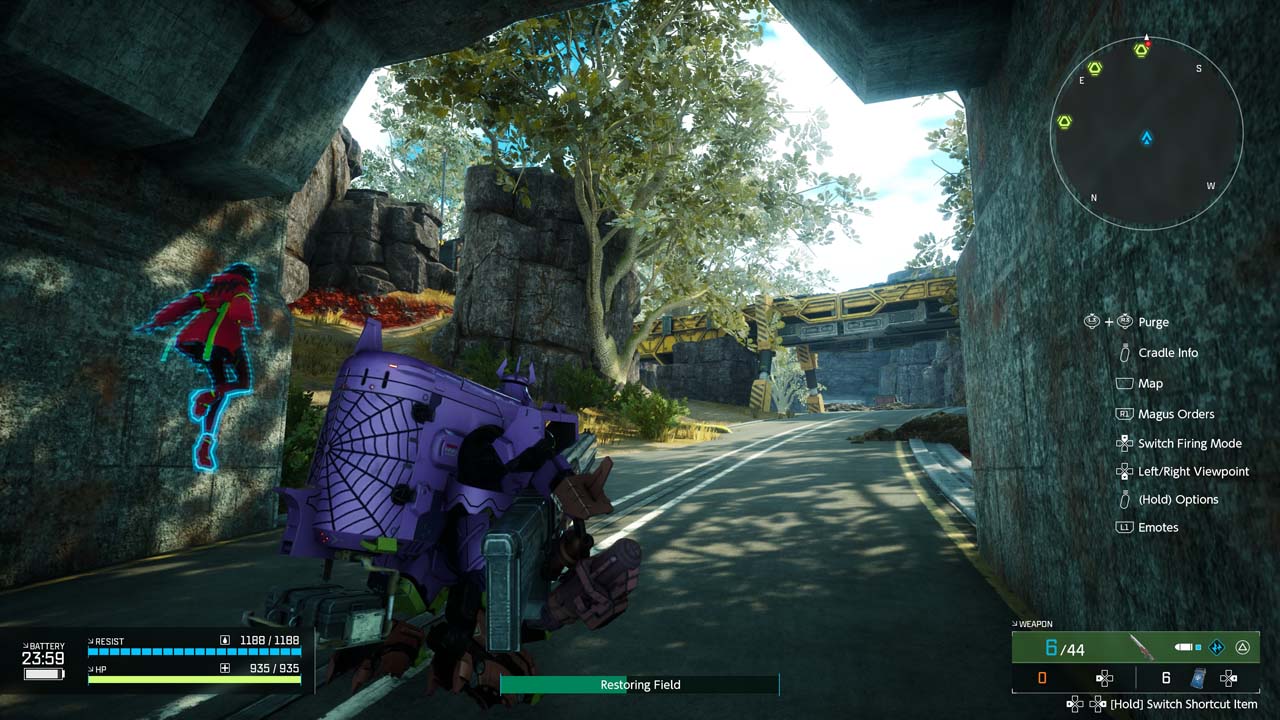Viewport: 1280px width, 720px height.
Task: Select the Switch Firing Mode entry
Action: click(1189, 443)
